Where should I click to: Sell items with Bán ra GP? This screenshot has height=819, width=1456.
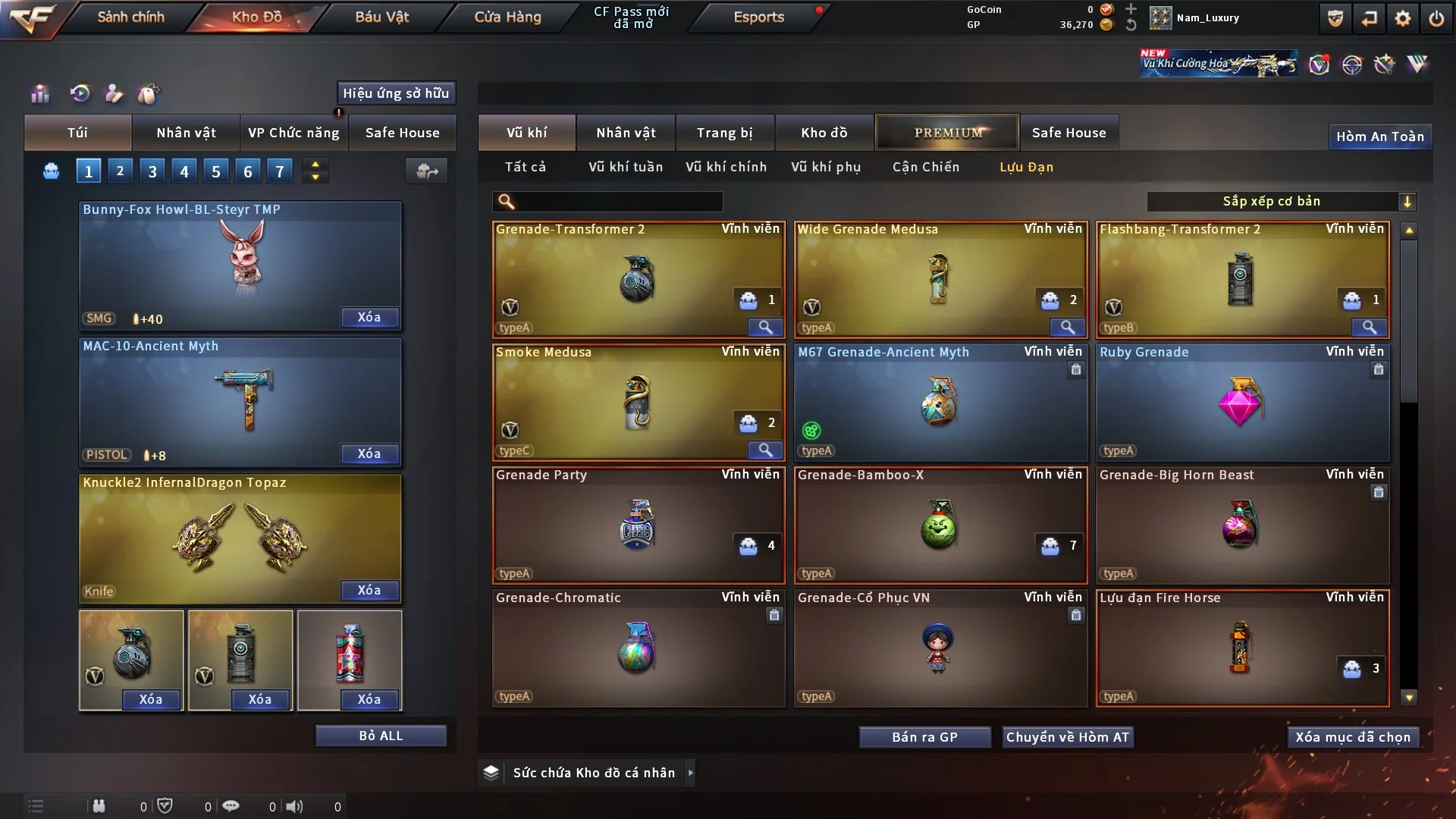[x=924, y=737]
